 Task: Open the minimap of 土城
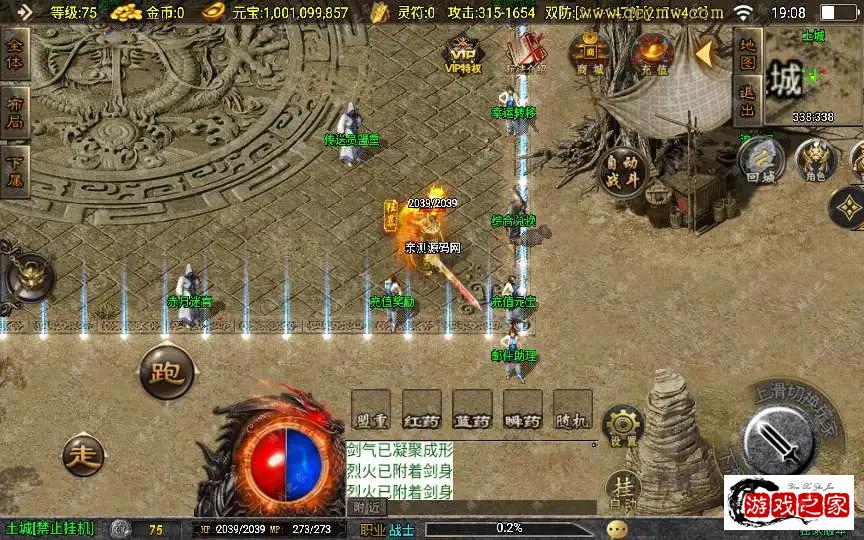(x=812, y=80)
